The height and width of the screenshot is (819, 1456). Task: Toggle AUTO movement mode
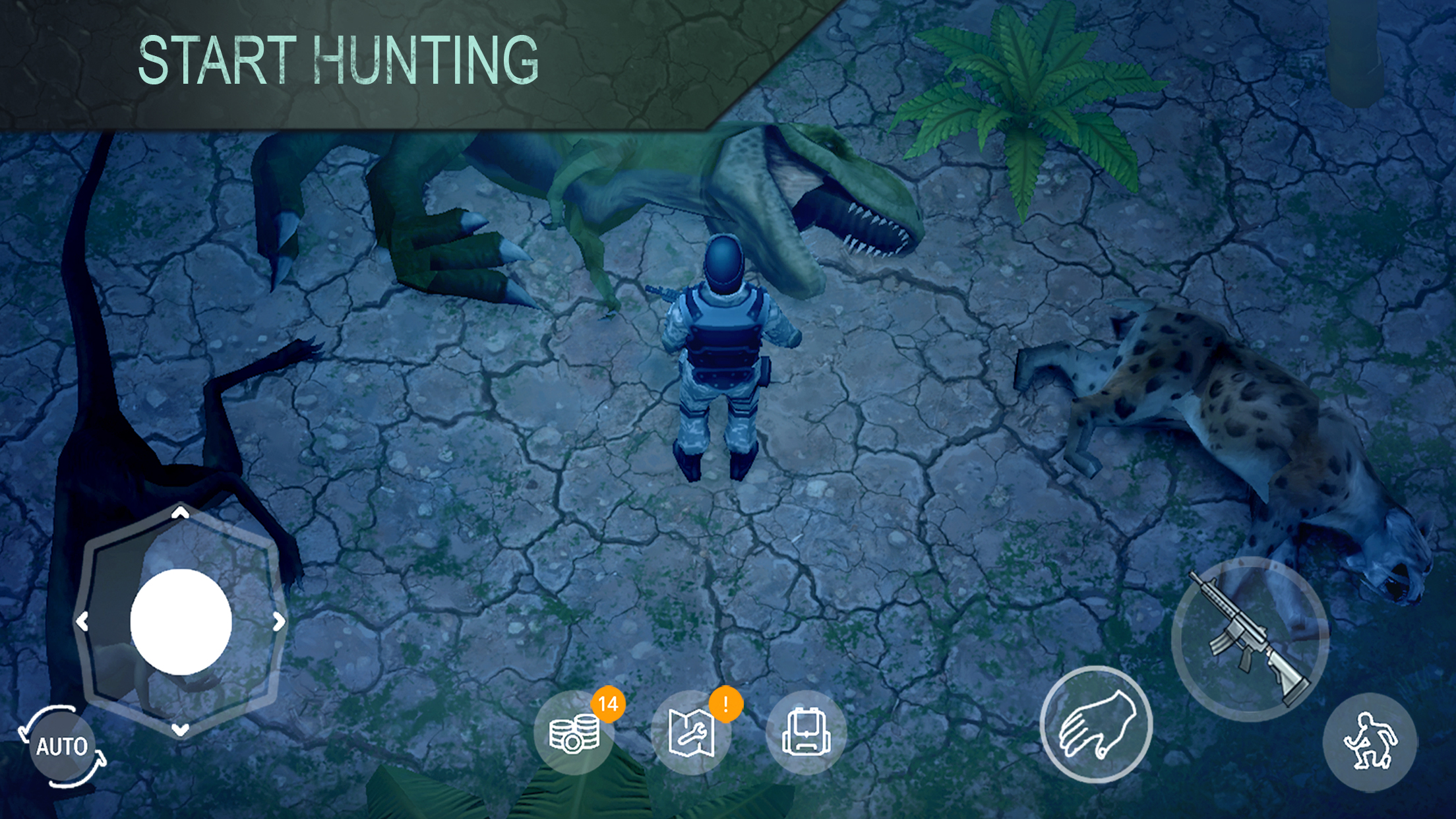click(63, 745)
